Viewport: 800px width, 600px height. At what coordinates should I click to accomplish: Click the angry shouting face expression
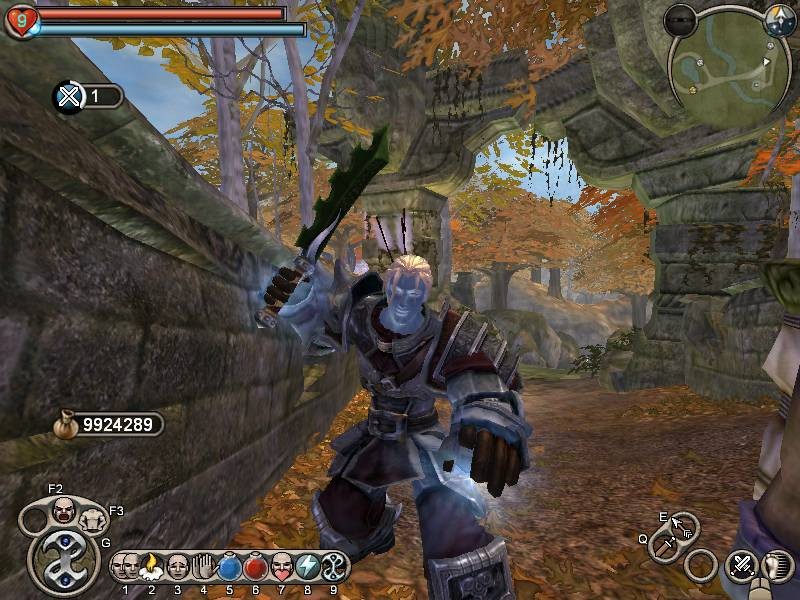pos(64,511)
